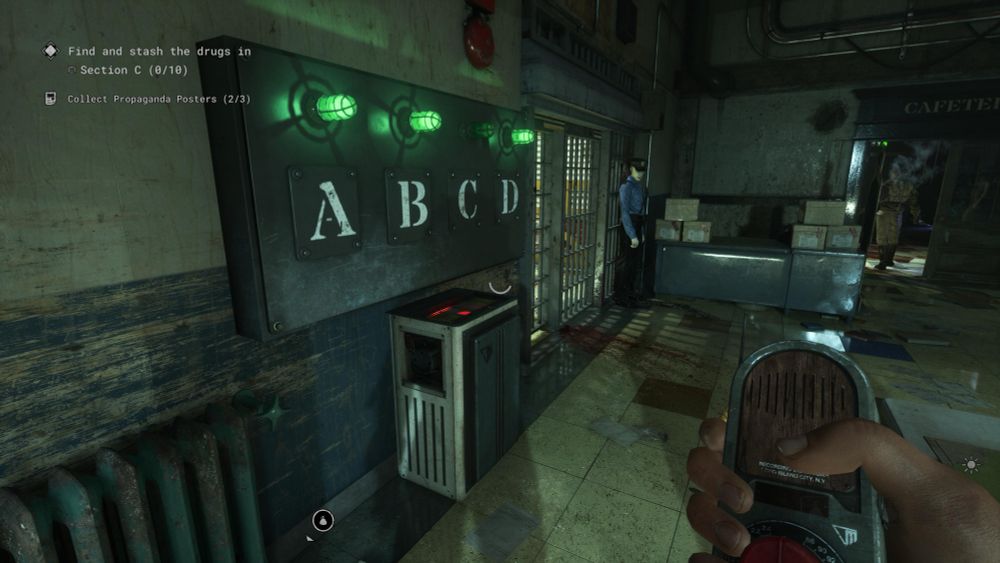Click the sun light indicator icon
The height and width of the screenshot is (563, 1000).
970,464
